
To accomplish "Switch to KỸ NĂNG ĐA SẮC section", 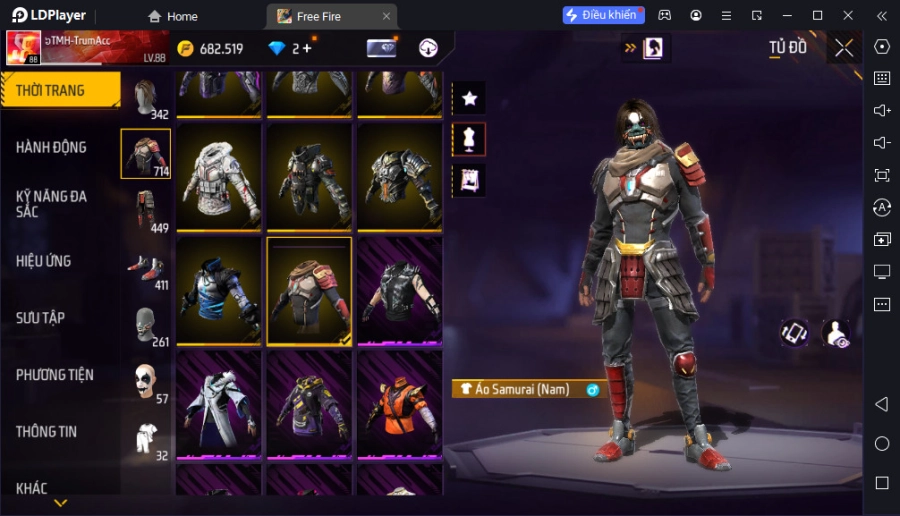I will (x=51, y=204).
